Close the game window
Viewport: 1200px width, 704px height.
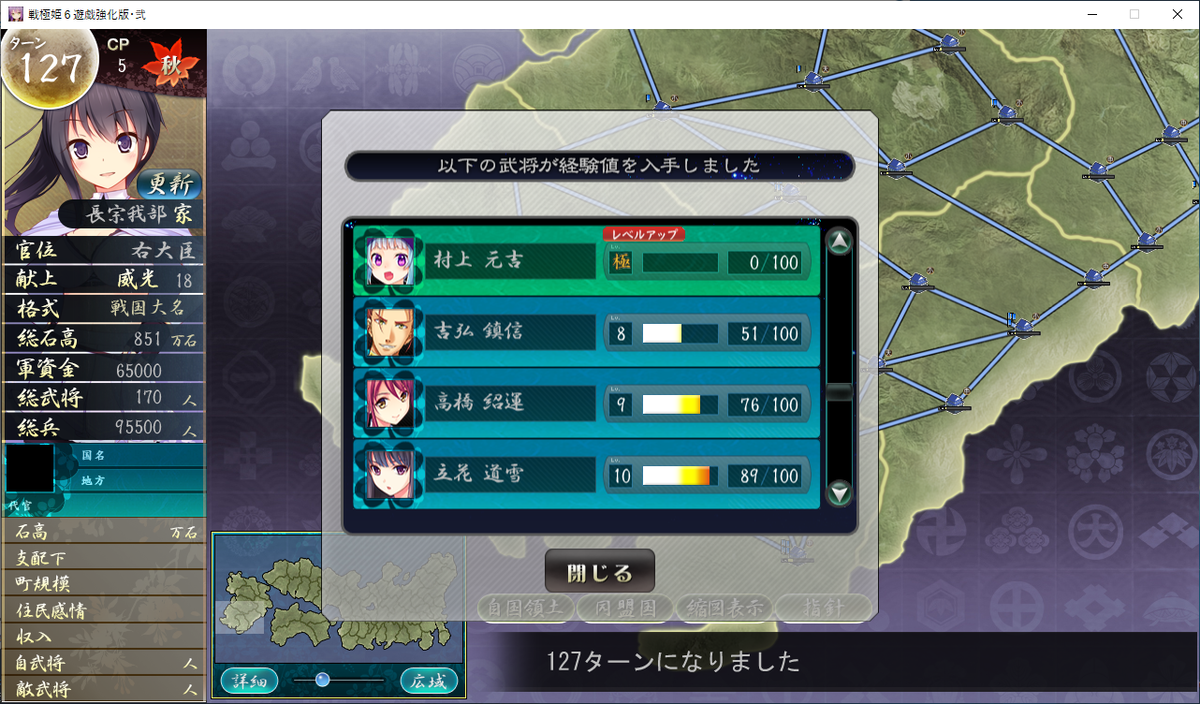pyautogui.click(x=1179, y=14)
